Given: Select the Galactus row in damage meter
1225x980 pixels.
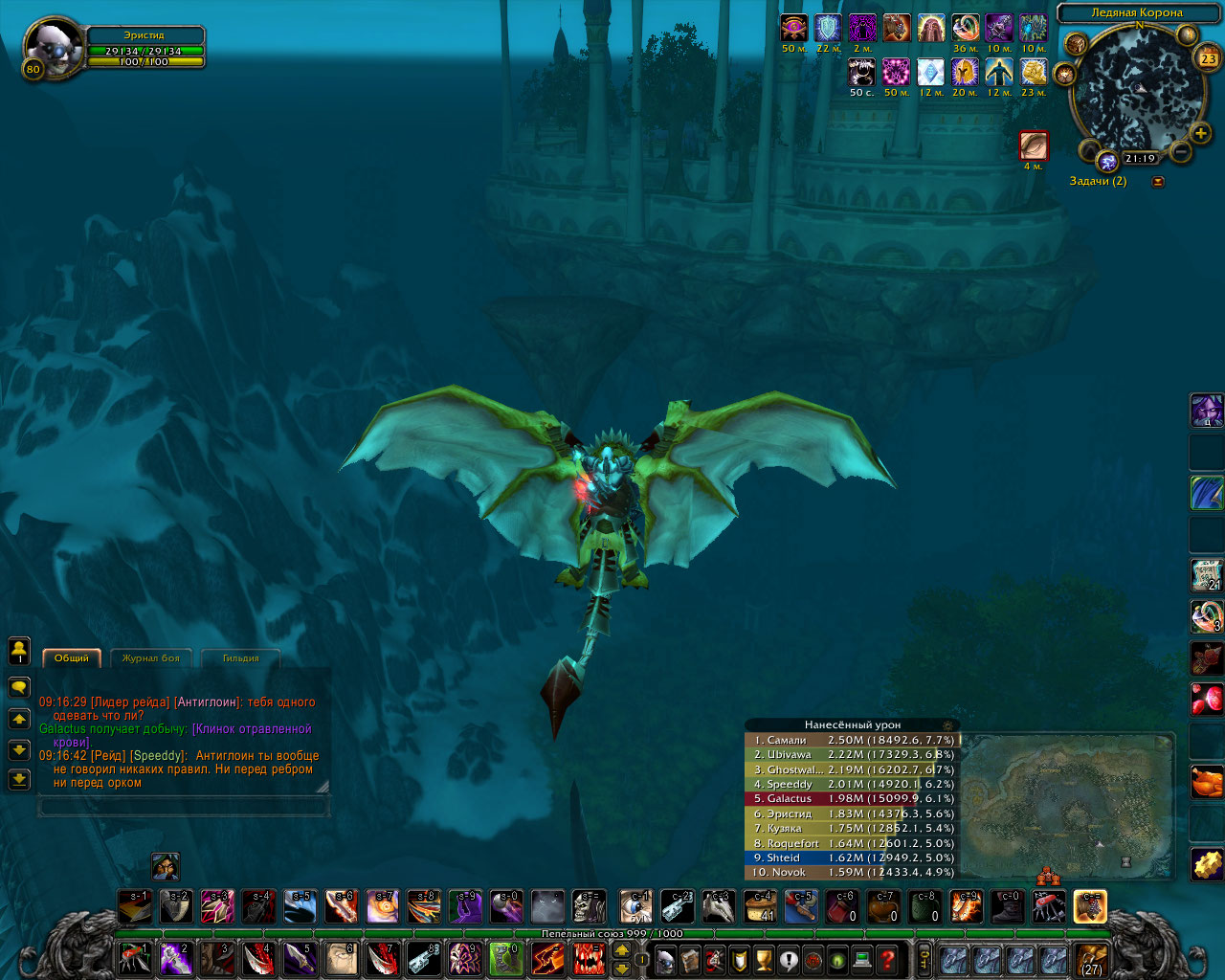Looking at the screenshot, I should click(852, 799).
